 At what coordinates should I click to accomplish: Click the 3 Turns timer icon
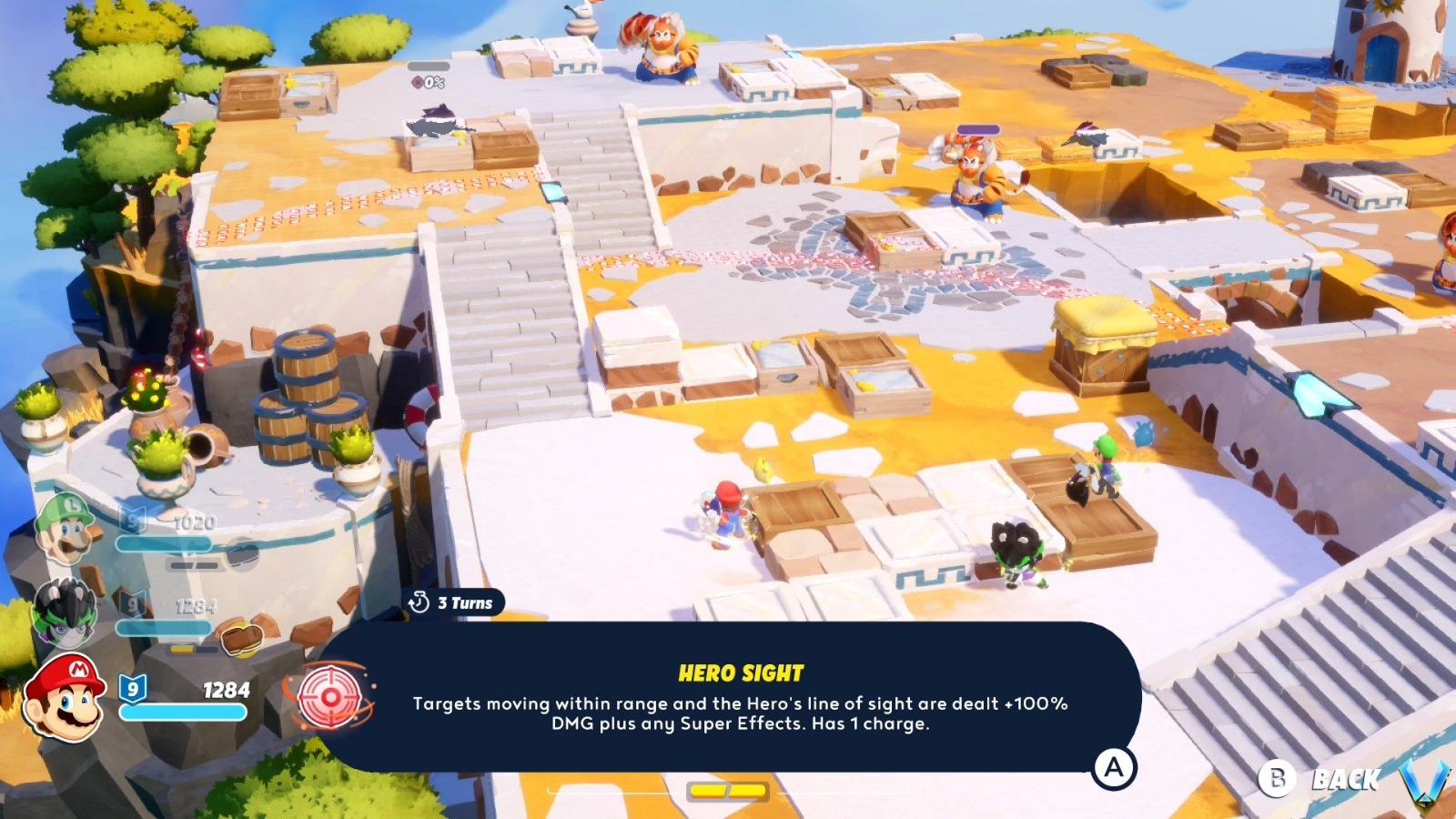coord(420,602)
